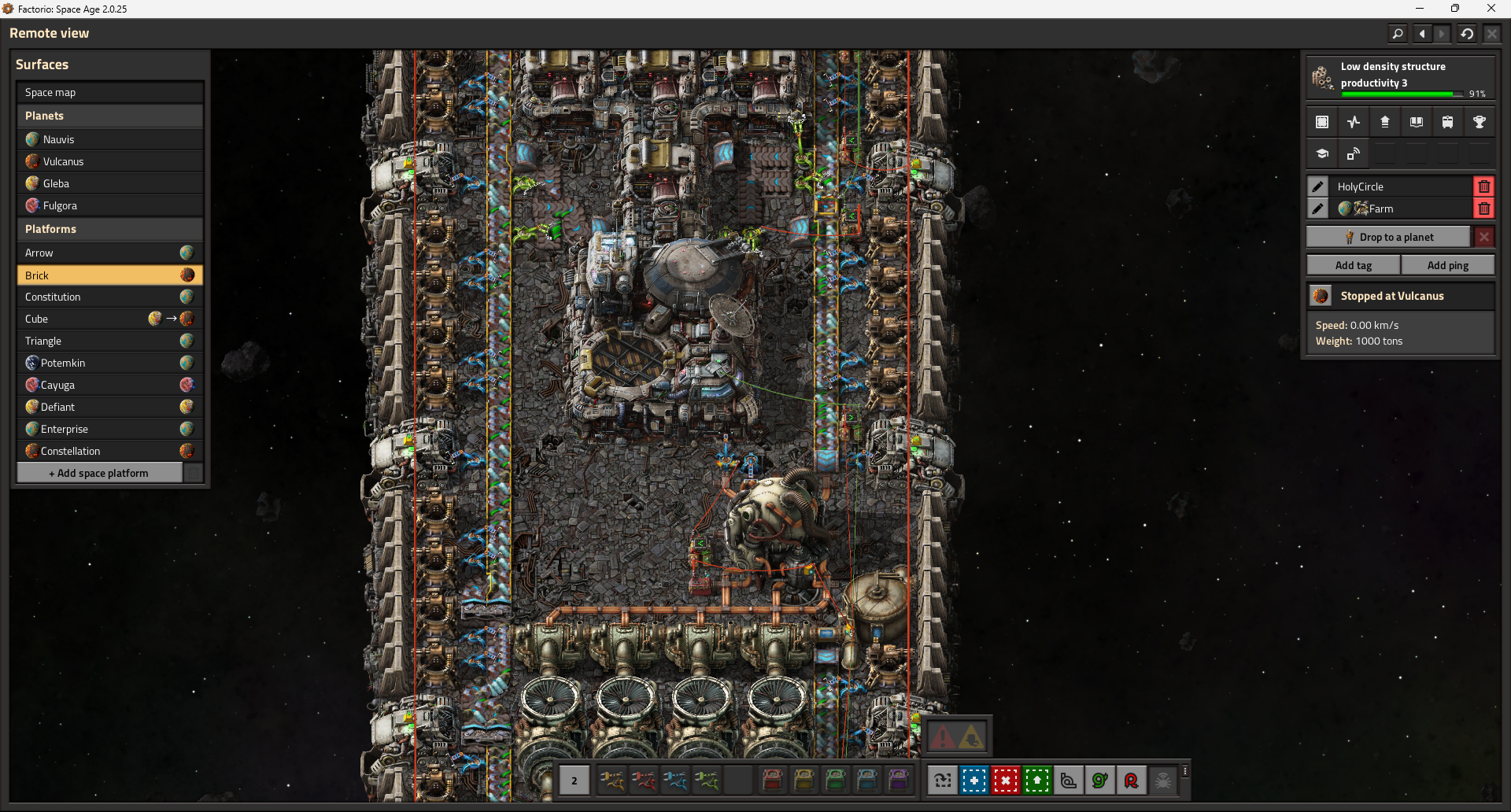Click Drop to a planet
The height and width of the screenshot is (812, 1511).
pos(1389,237)
